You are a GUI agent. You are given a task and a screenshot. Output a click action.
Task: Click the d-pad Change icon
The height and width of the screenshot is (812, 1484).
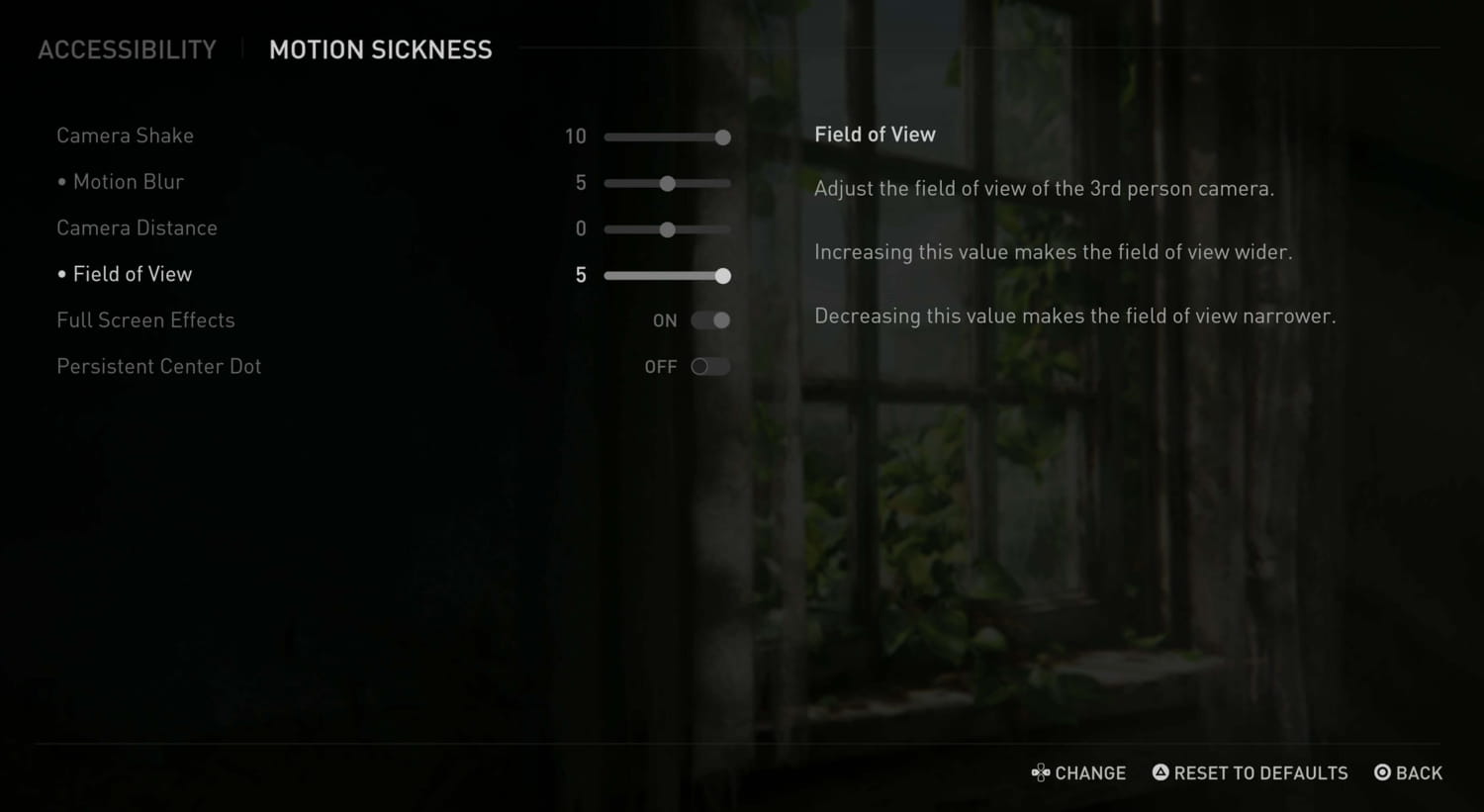[1041, 772]
